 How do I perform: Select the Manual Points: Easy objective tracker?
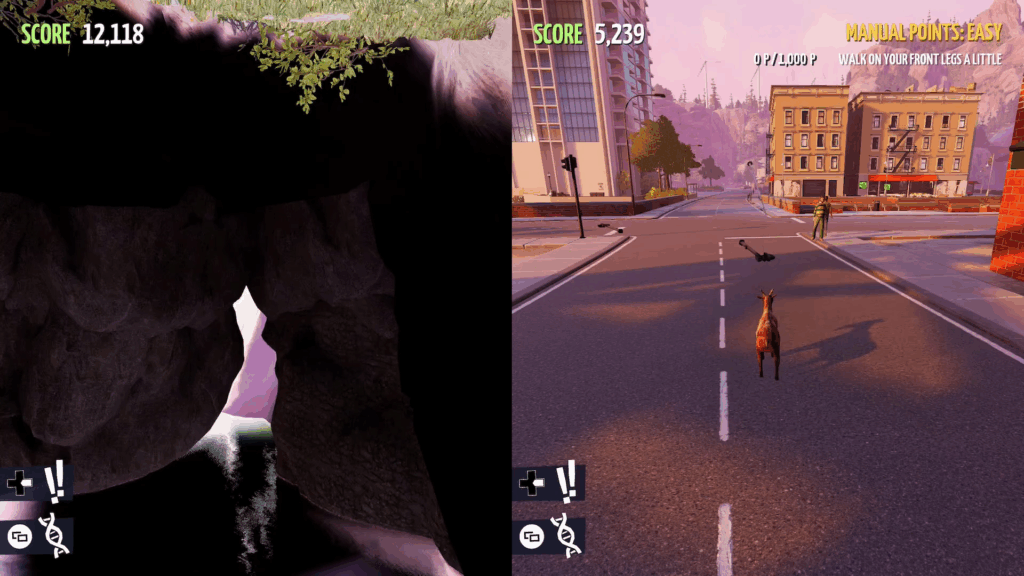pos(923,33)
